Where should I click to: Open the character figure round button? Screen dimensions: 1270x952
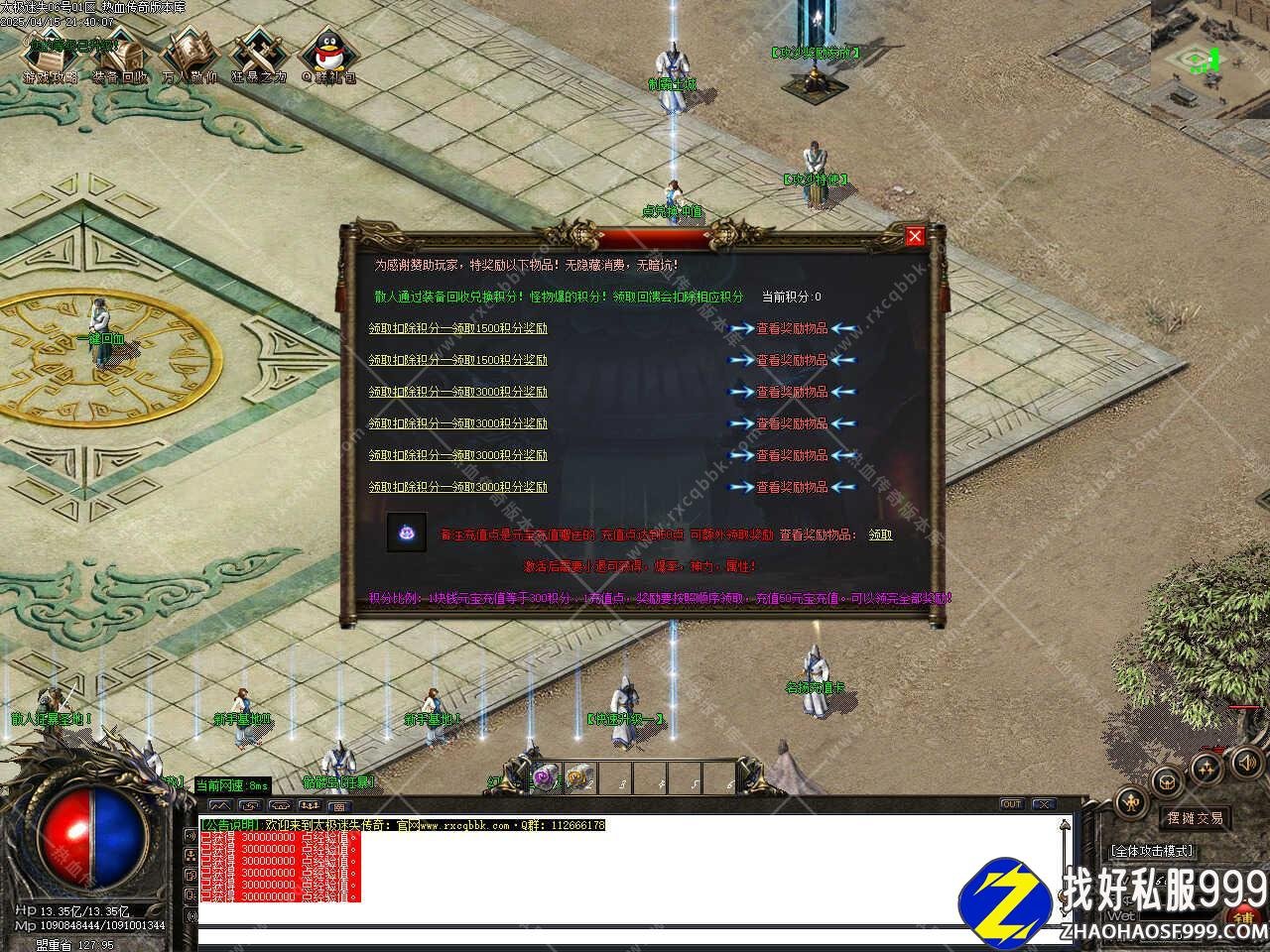point(1131,802)
